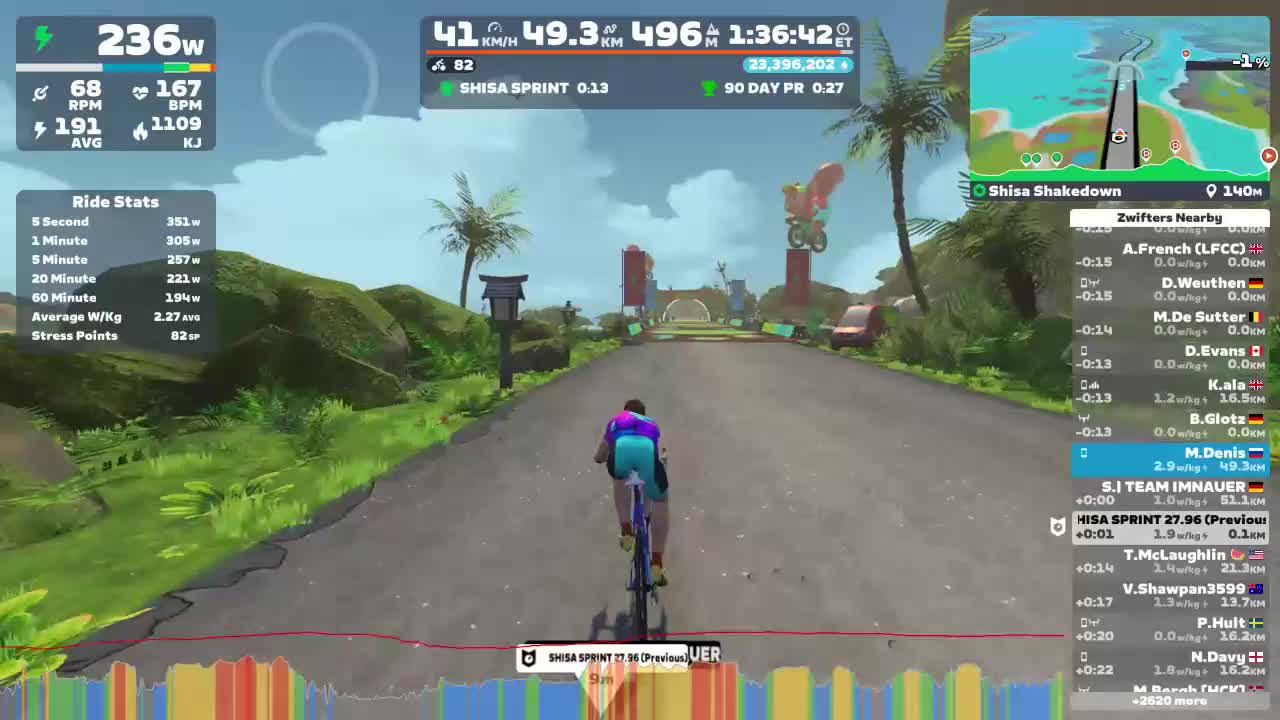1280x720 pixels.
Task: Click the location pin showing 140M
Action: pos(1211,191)
